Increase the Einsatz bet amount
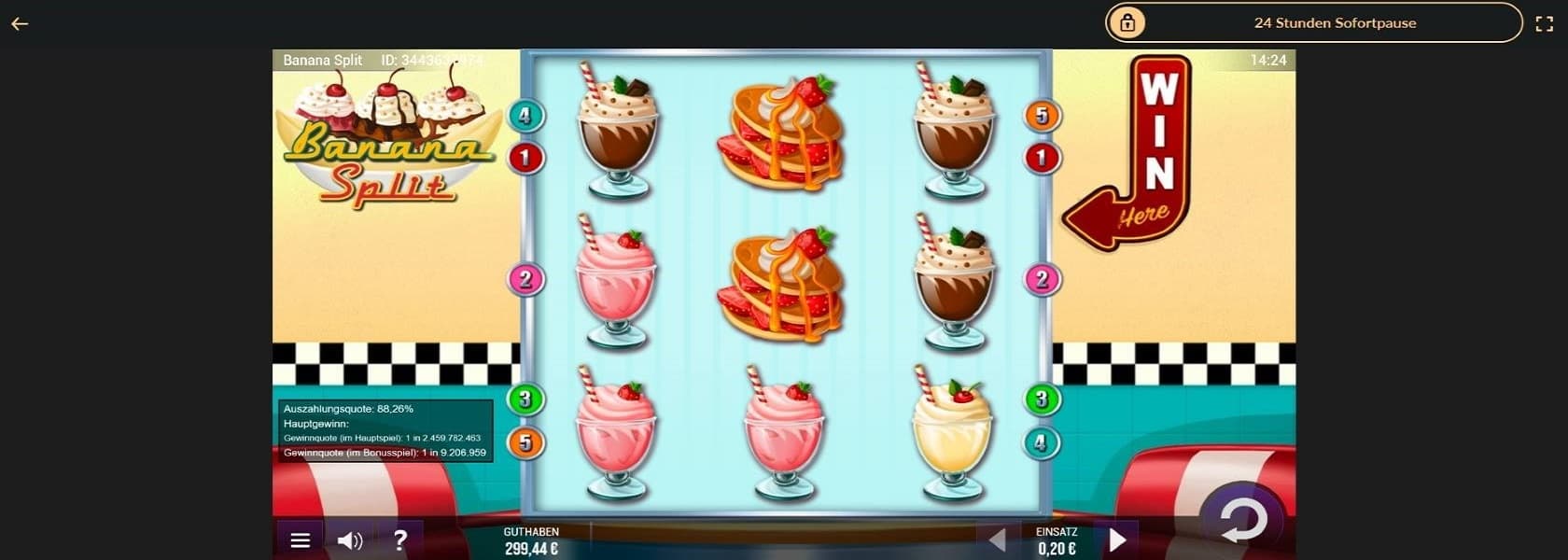Viewport: 1568px width, 560px height. click(x=1117, y=539)
